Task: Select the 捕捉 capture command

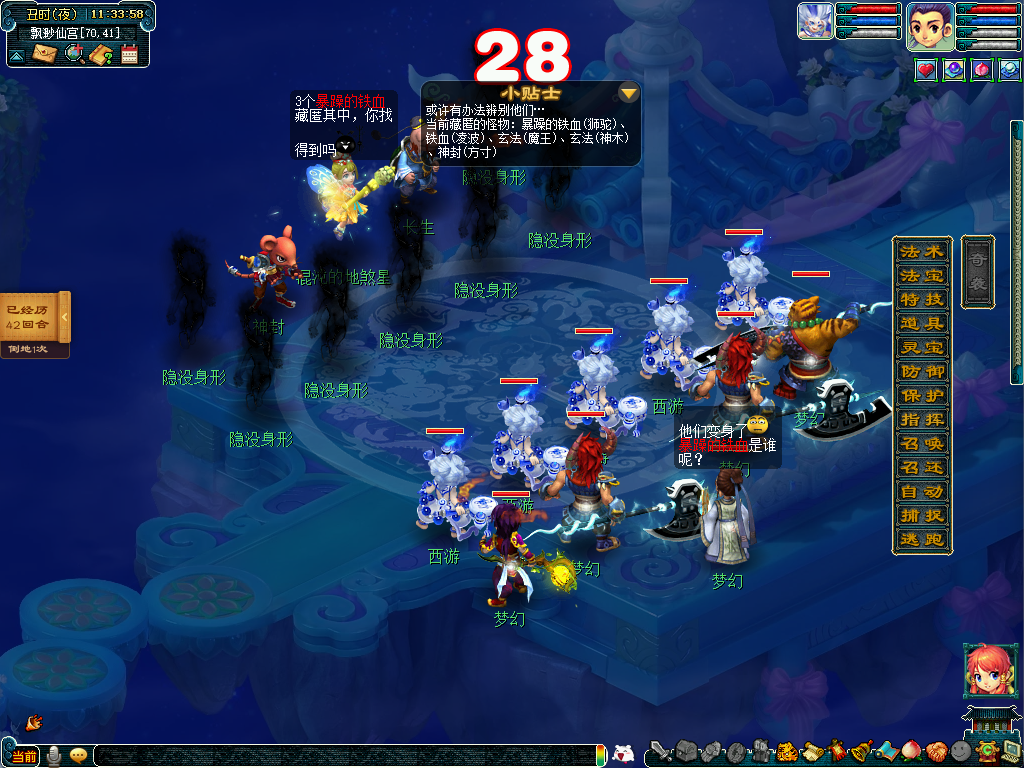Action: [921, 516]
